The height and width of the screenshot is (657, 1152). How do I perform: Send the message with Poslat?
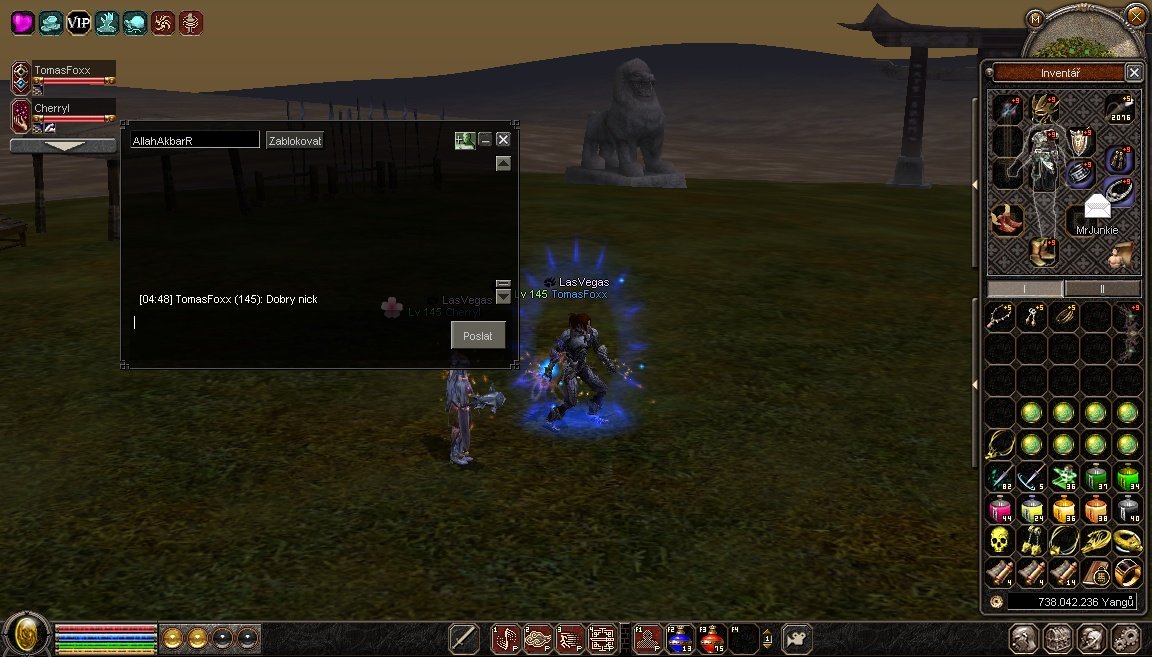point(478,336)
